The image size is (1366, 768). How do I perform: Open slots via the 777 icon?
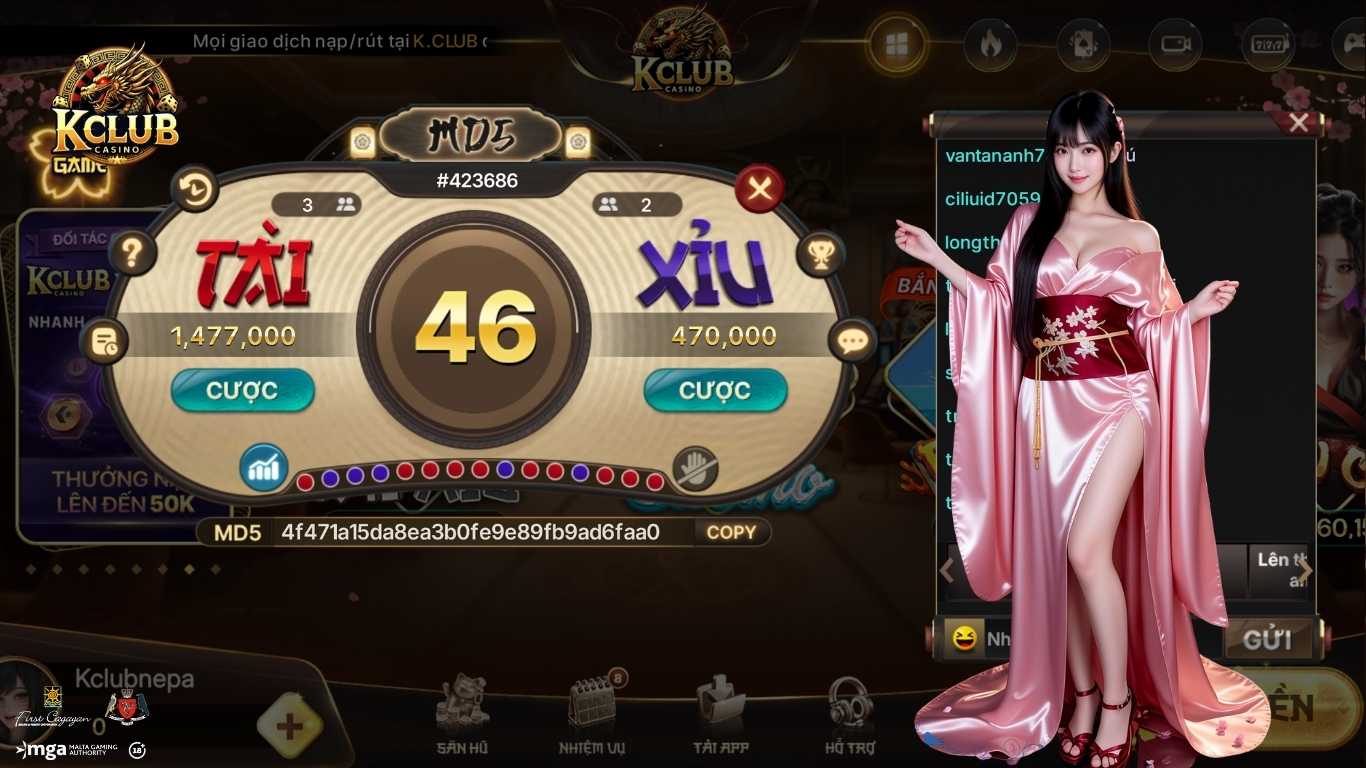tap(1268, 45)
